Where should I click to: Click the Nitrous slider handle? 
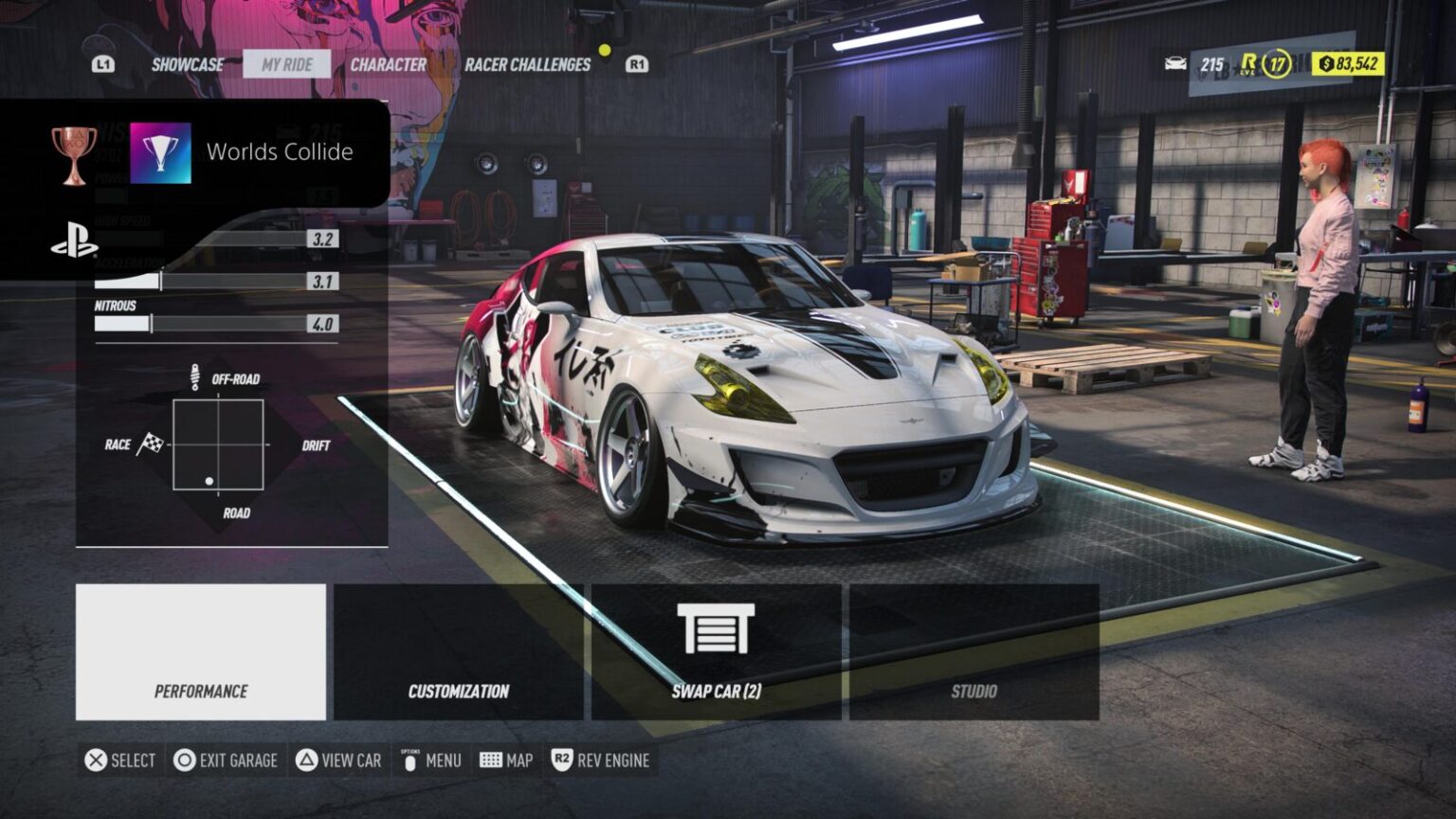(152, 322)
